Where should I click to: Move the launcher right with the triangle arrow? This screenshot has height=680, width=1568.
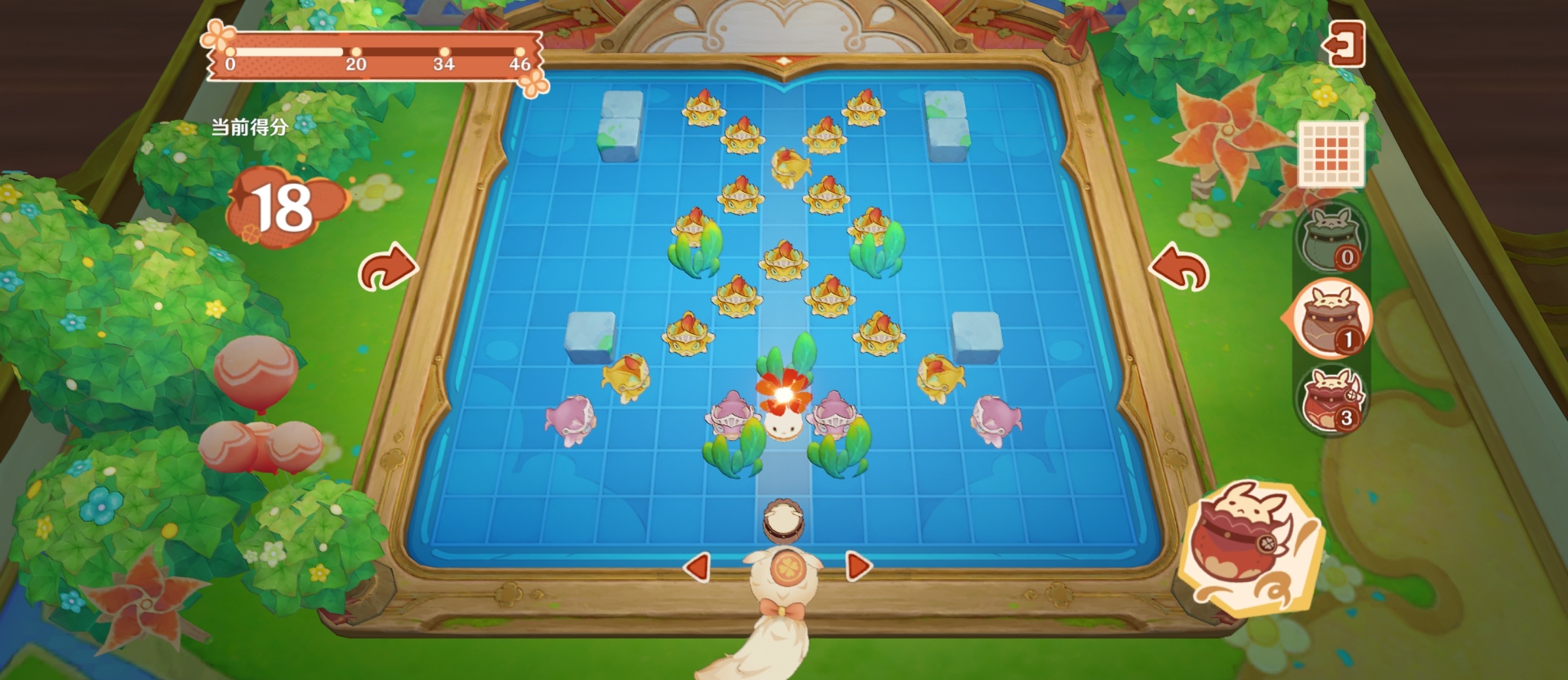pyautogui.click(x=858, y=566)
